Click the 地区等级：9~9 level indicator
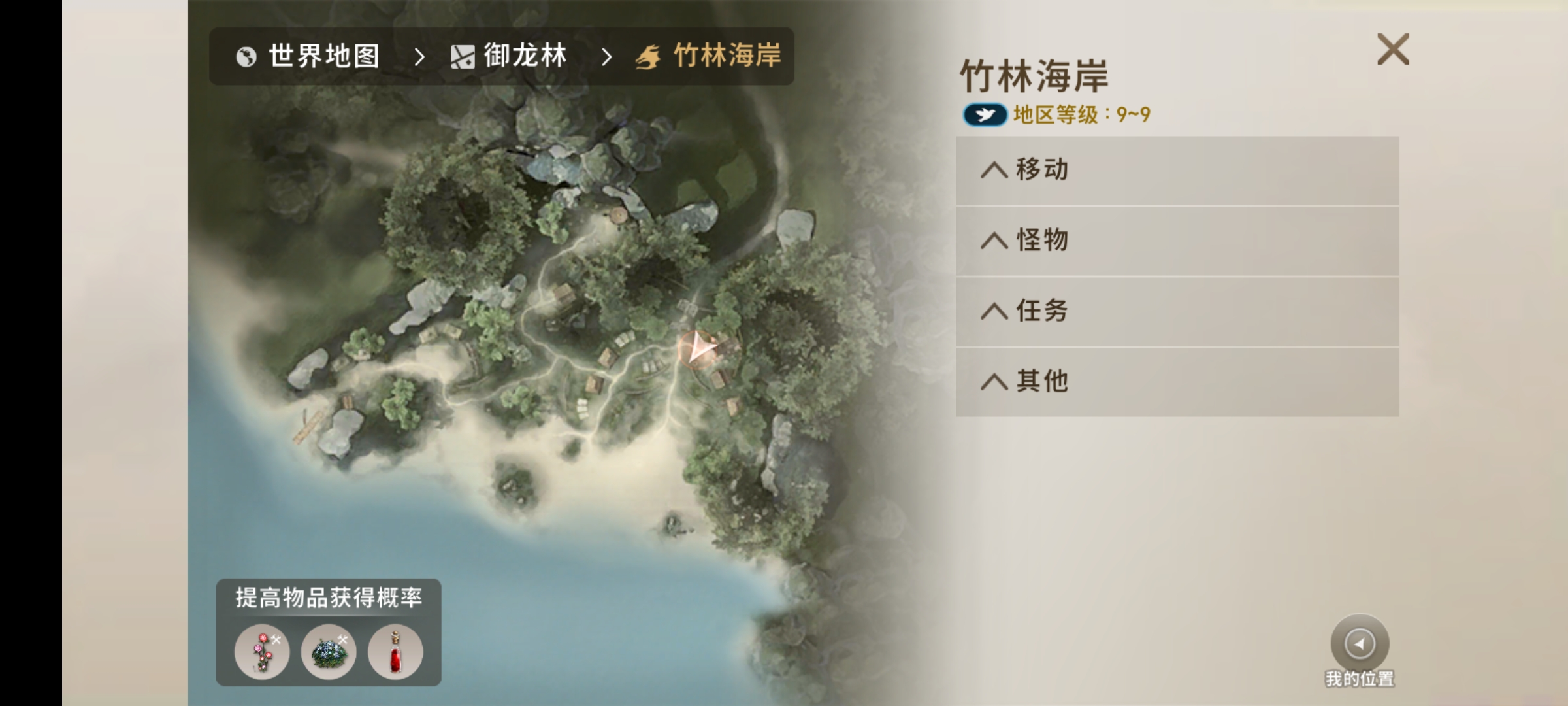Screen dimensions: 1568x706 point(1081,113)
